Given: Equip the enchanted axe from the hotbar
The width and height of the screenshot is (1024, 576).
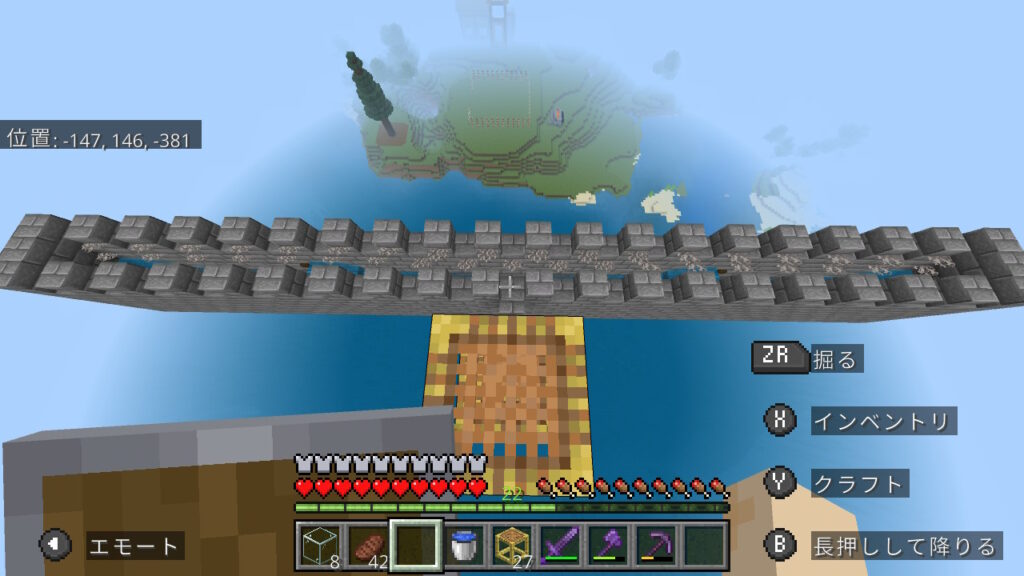Looking at the screenshot, I should tap(606, 546).
